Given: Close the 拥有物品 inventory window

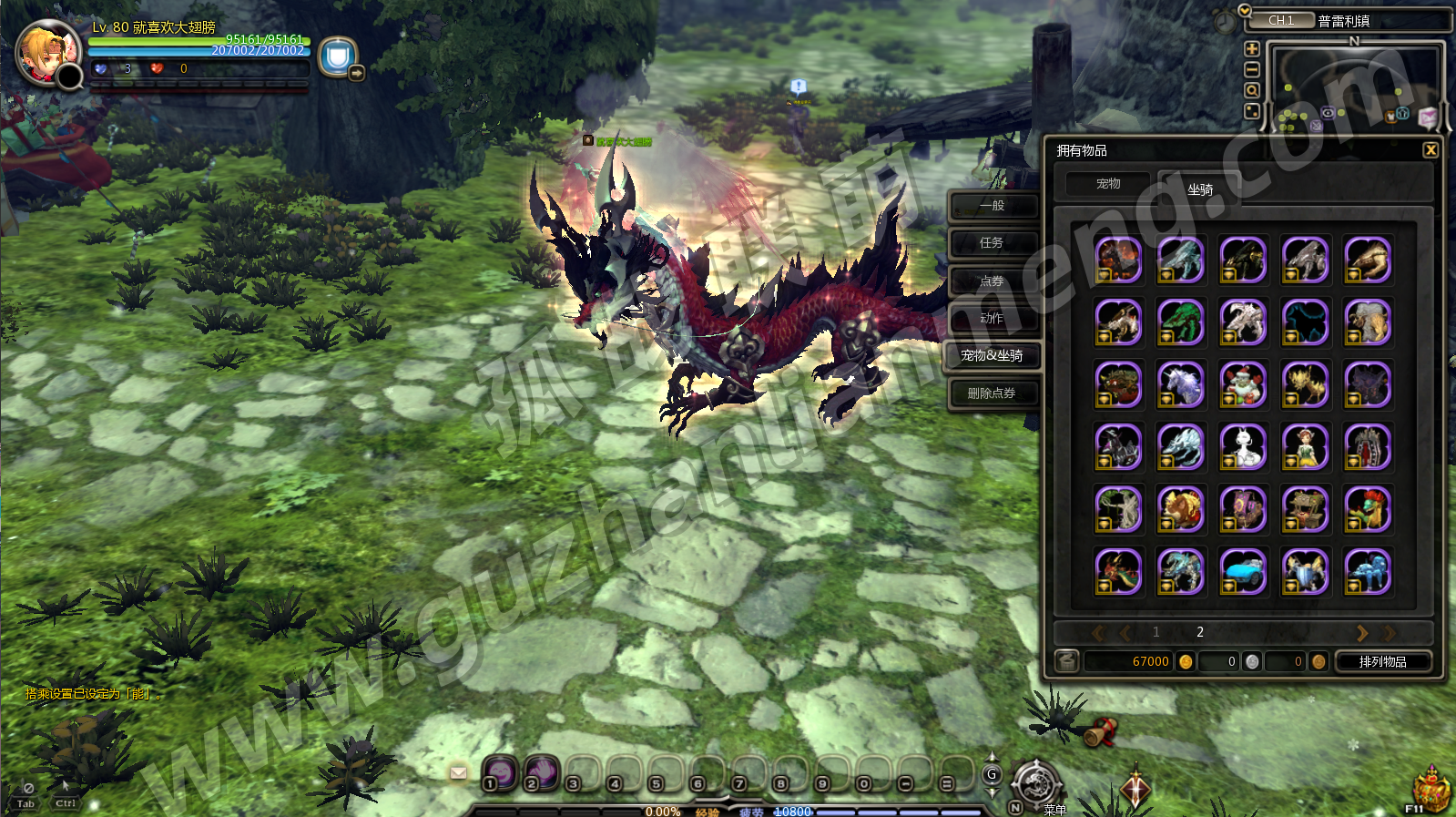Looking at the screenshot, I should (x=1431, y=150).
